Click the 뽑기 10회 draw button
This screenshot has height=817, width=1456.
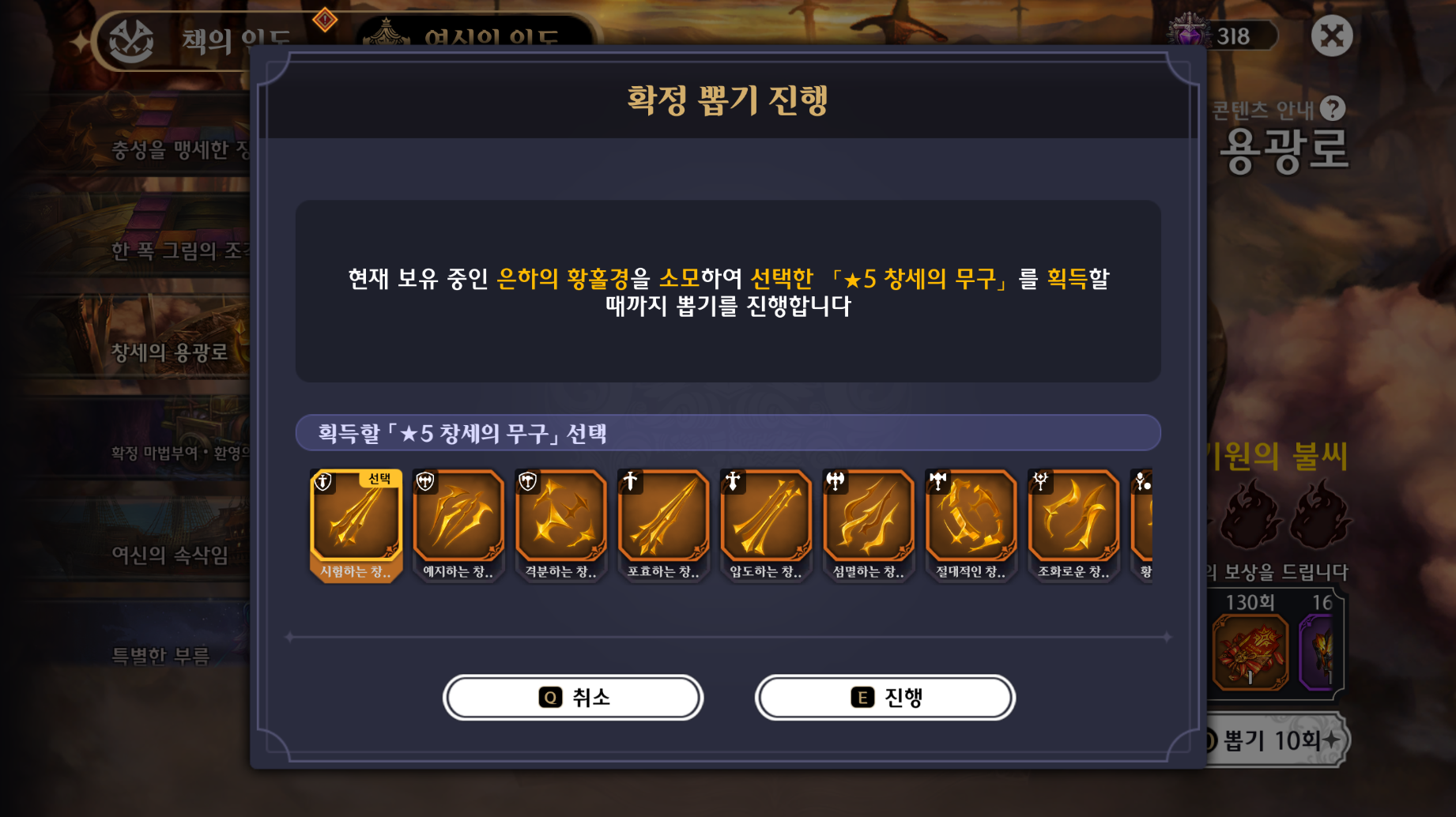[x=1273, y=740]
